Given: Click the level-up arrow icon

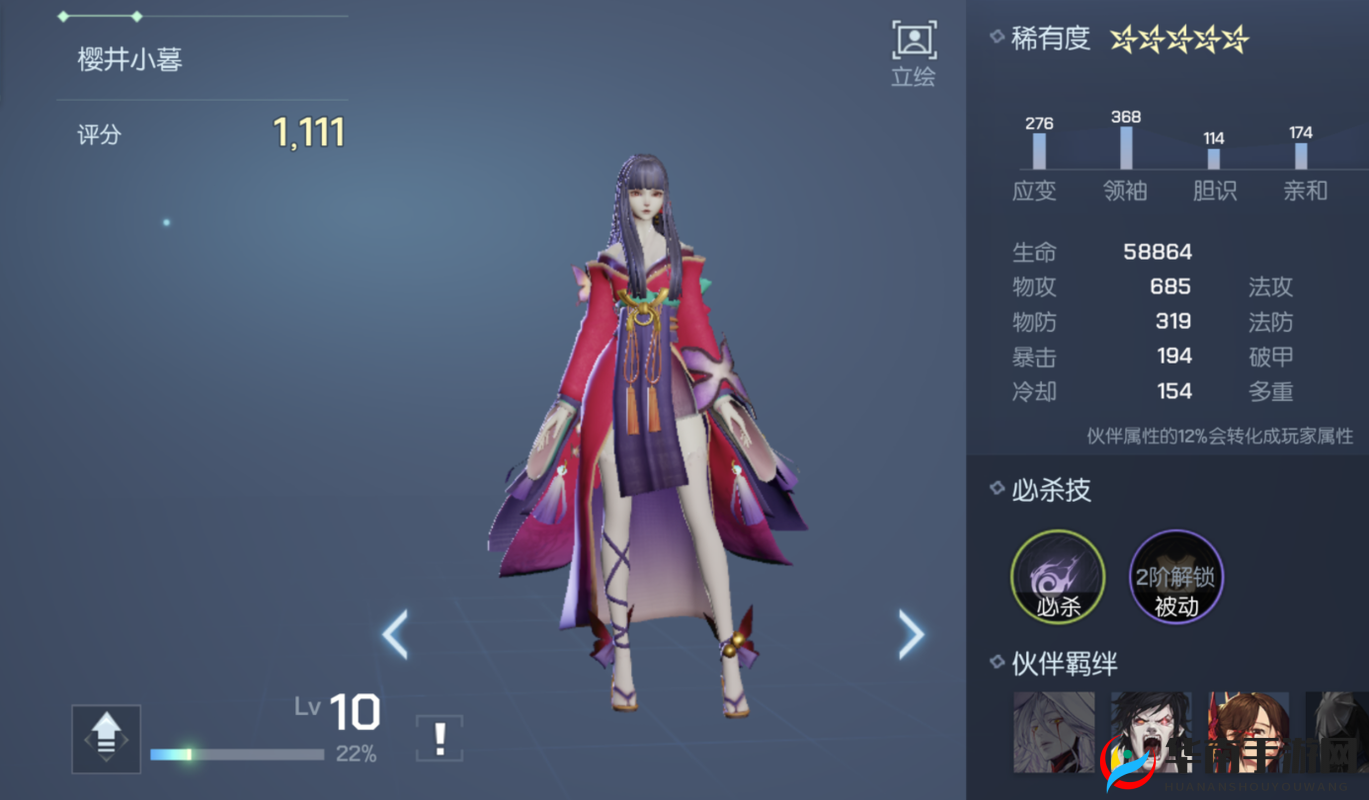Looking at the screenshot, I should click(x=105, y=738).
